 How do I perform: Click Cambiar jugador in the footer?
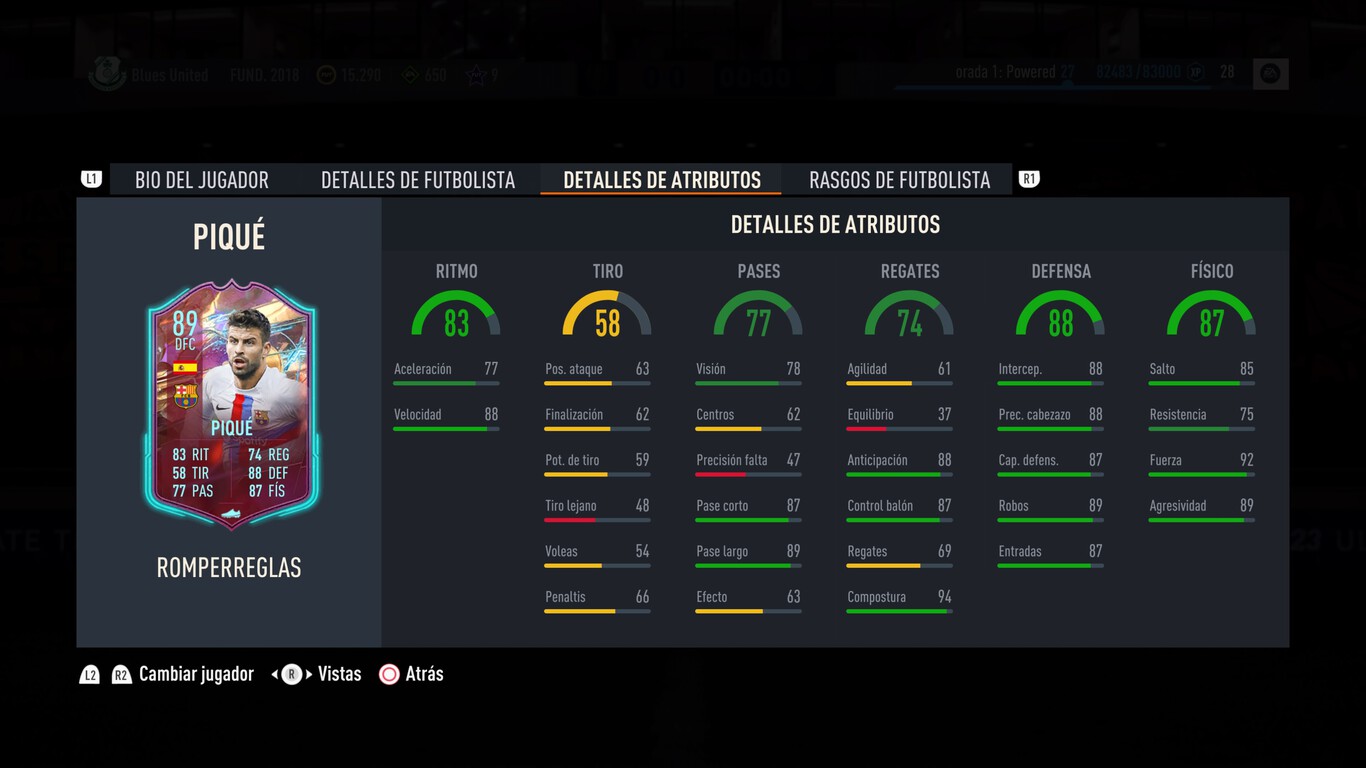(196, 674)
